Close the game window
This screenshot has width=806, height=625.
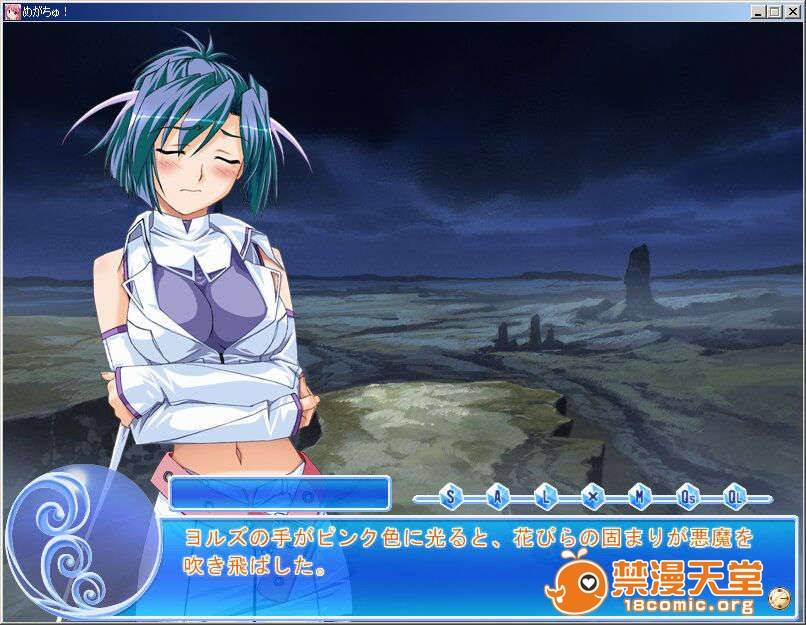[x=791, y=11]
